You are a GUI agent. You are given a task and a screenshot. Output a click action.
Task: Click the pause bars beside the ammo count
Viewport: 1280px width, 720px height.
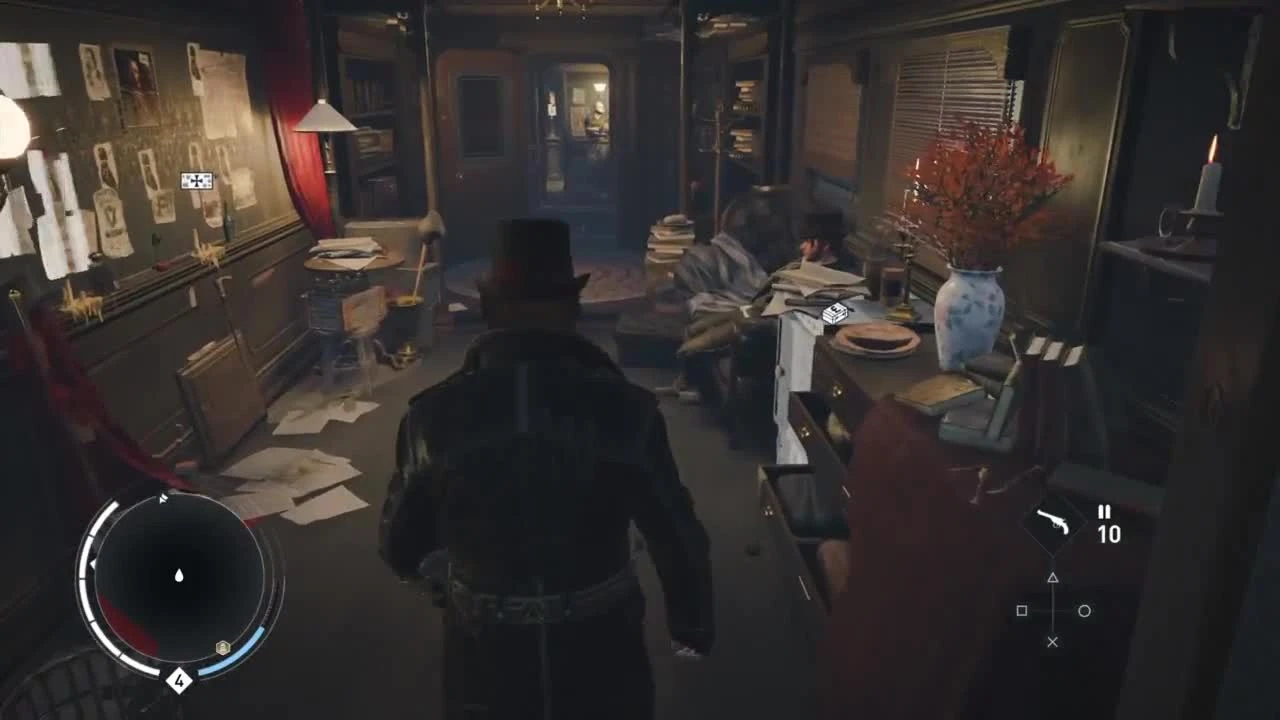coord(1104,511)
